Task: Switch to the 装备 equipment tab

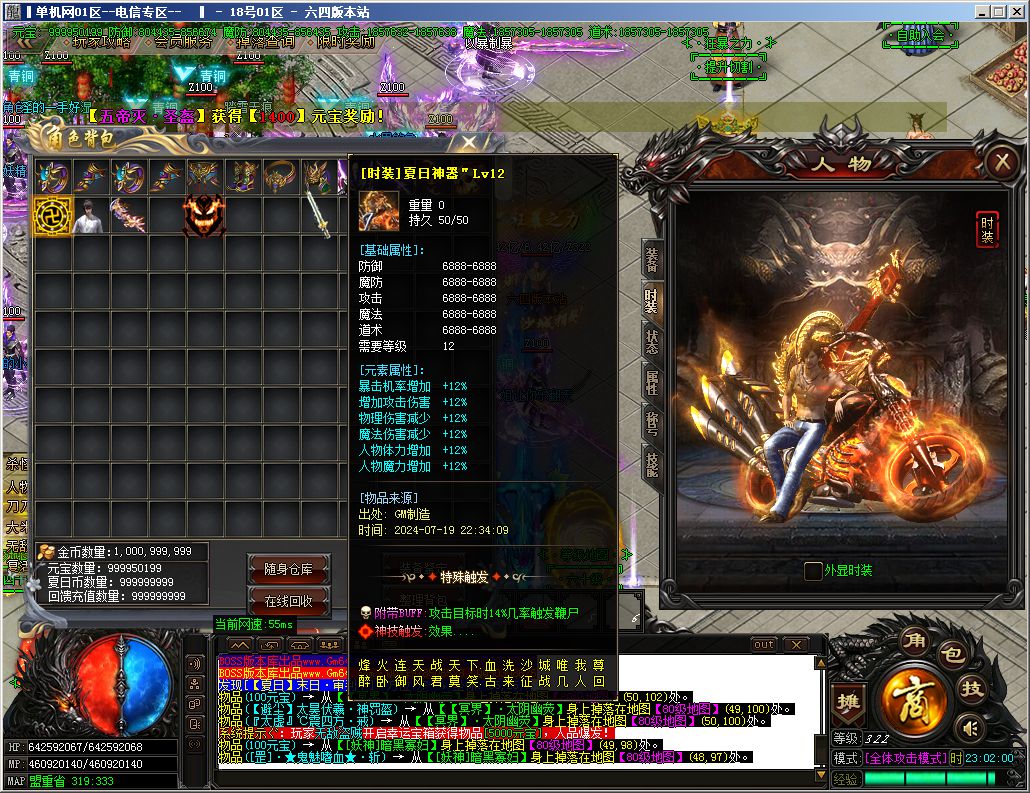Action: 652,259
